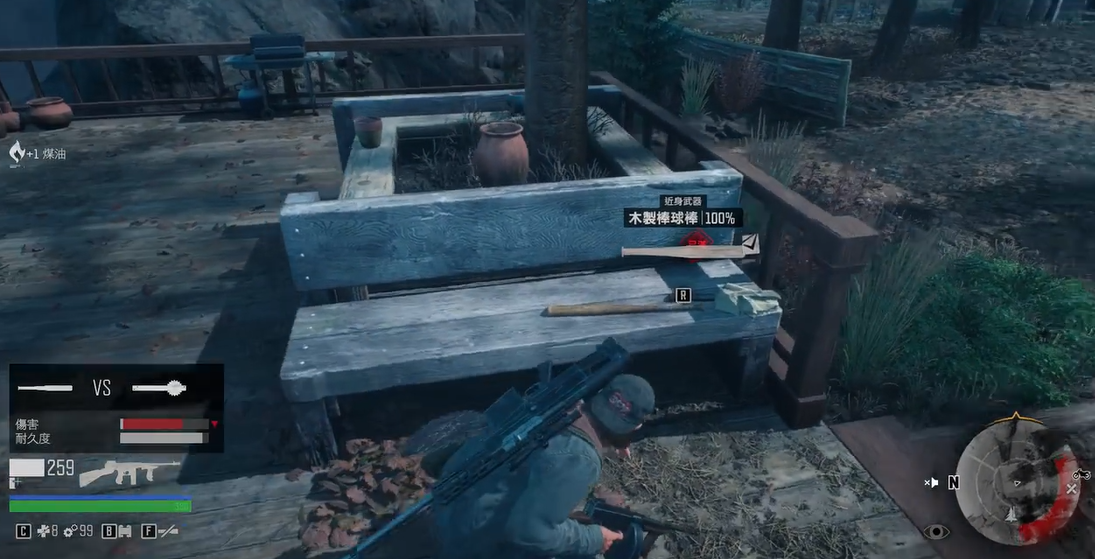
Task: Click the red equipped marker on the bat
Action: click(x=695, y=240)
